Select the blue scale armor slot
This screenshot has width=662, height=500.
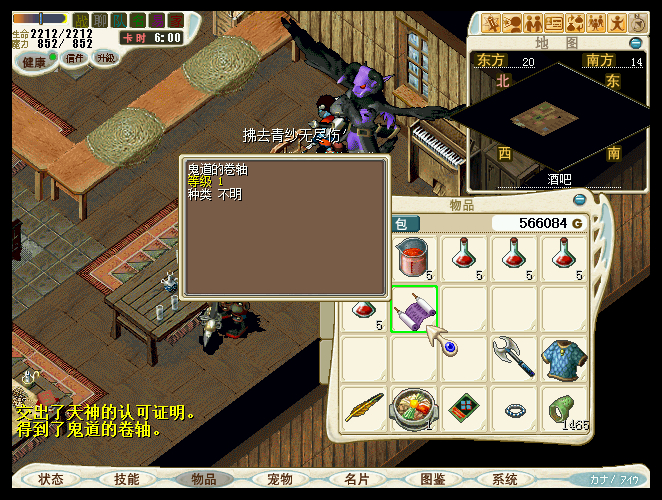coord(565,358)
